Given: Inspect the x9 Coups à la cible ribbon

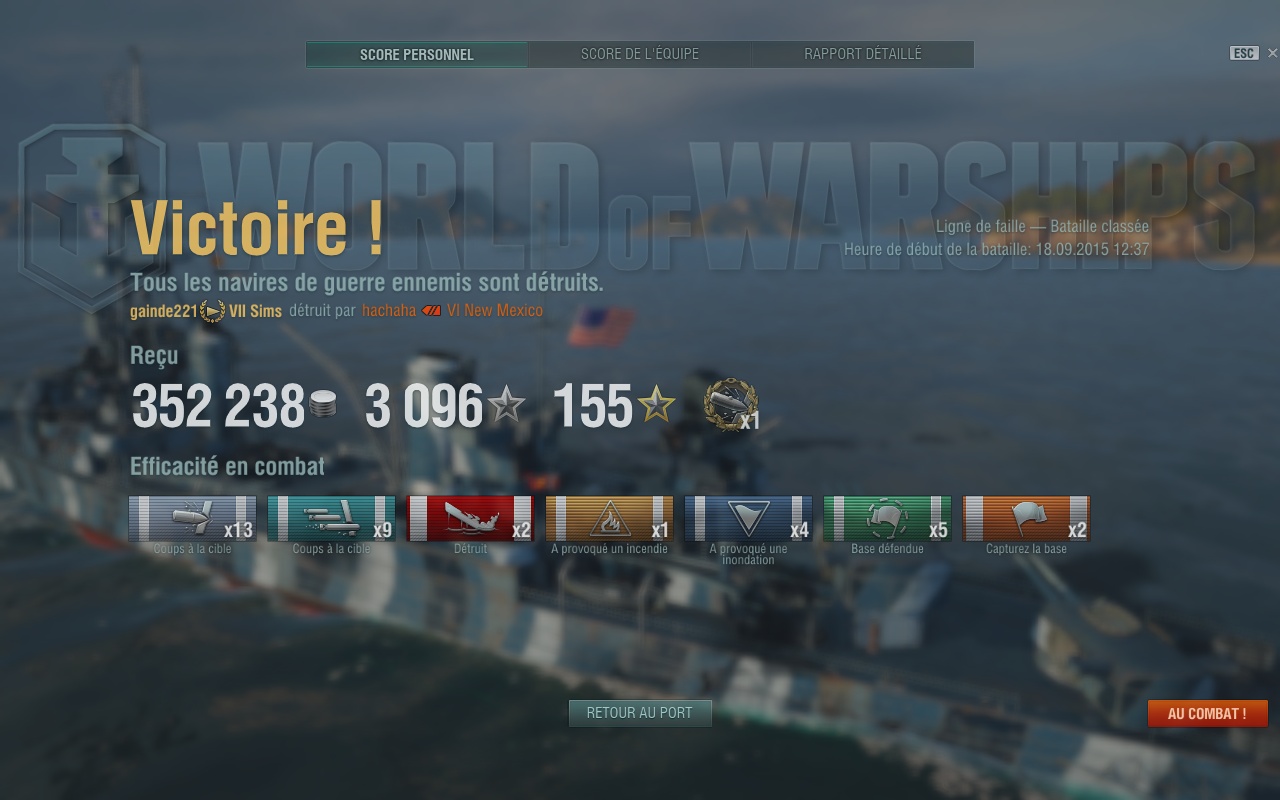Looking at the screenshot, I should click(331, 519).
